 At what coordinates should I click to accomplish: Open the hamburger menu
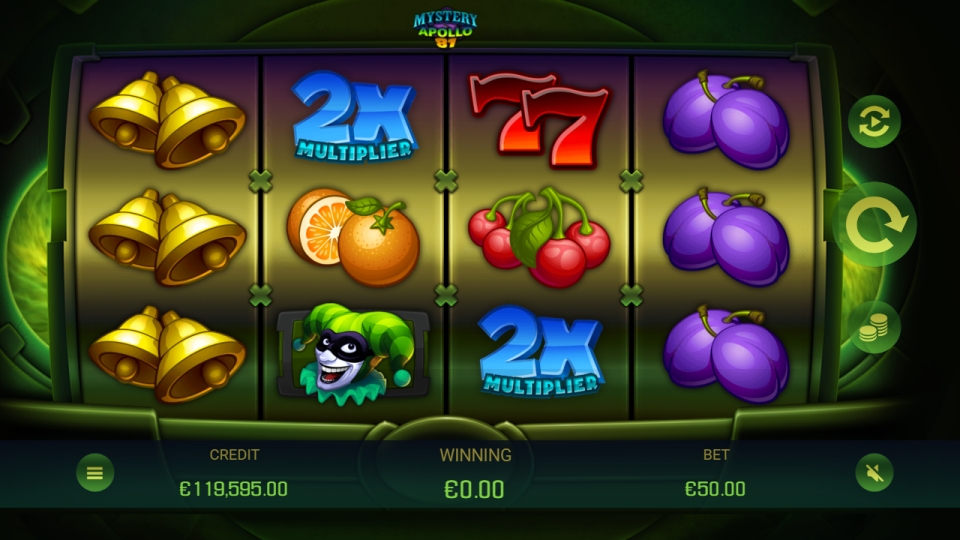95,472
